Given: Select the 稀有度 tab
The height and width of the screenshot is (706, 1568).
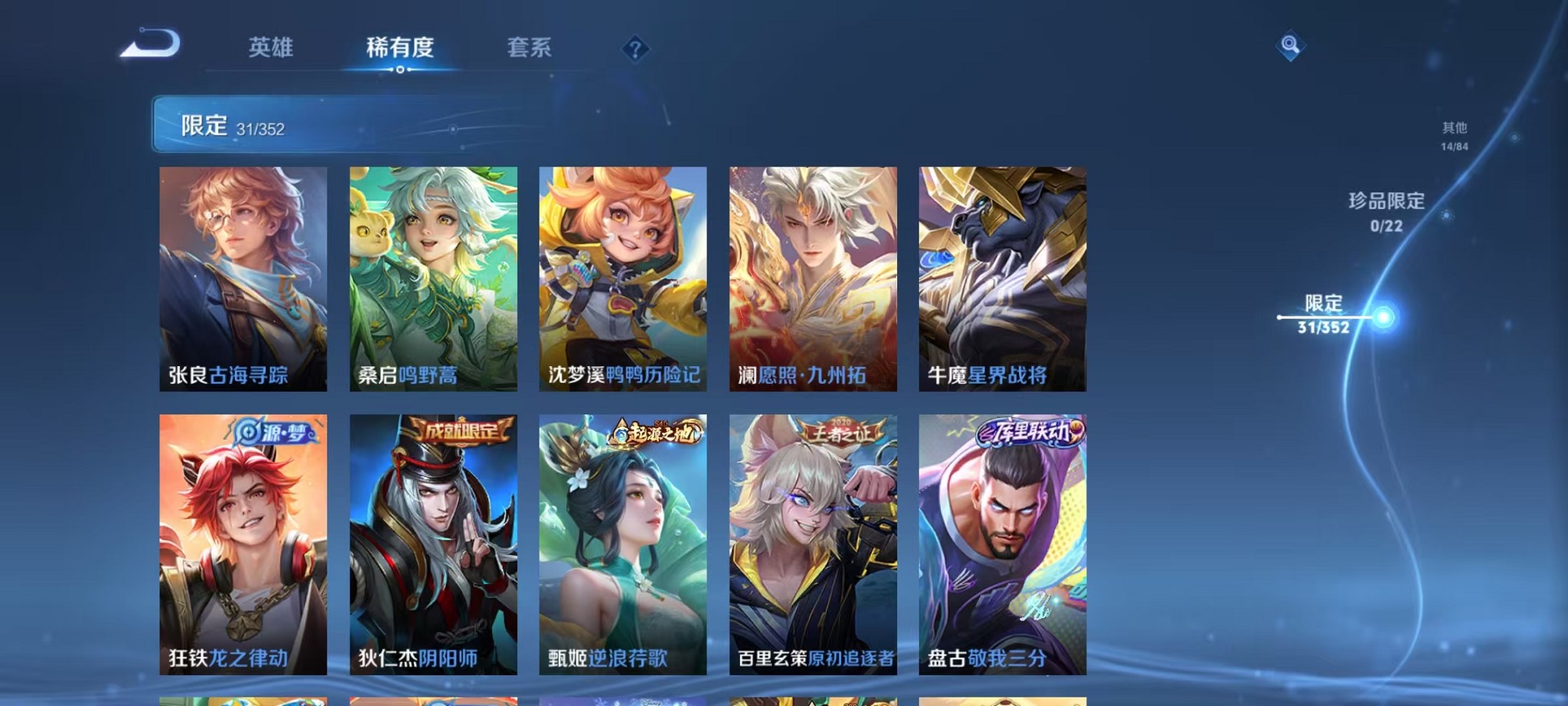Looking at the screenshot, I should (x=400, y=48).
